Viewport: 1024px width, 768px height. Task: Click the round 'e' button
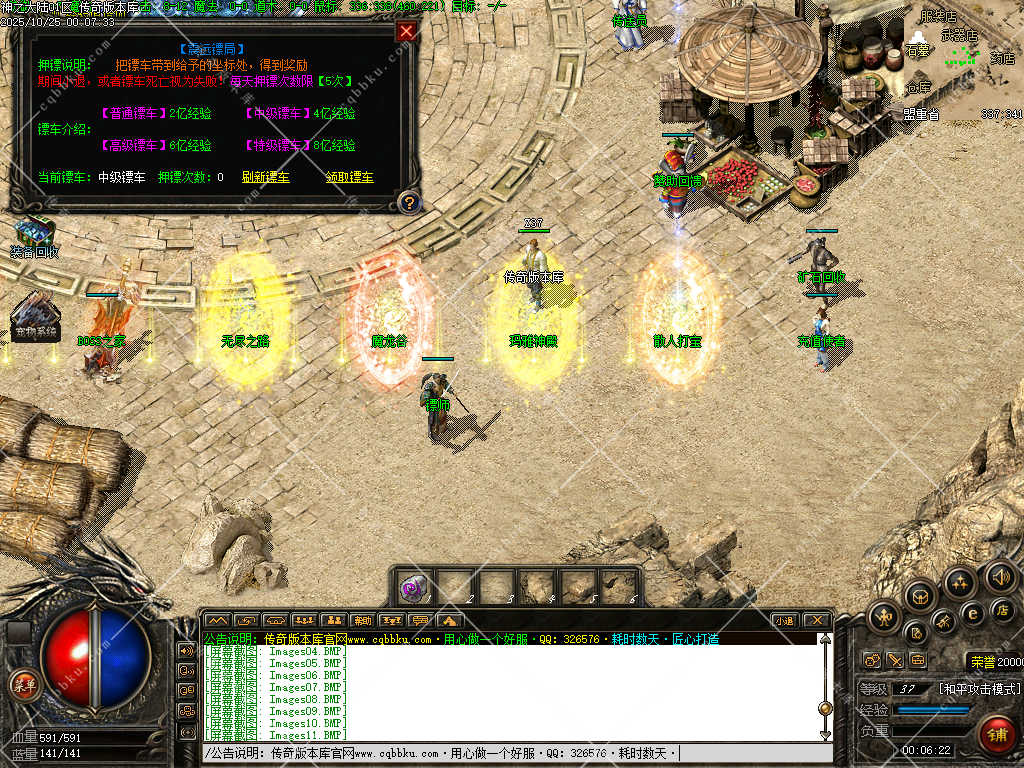pos(972,613)
